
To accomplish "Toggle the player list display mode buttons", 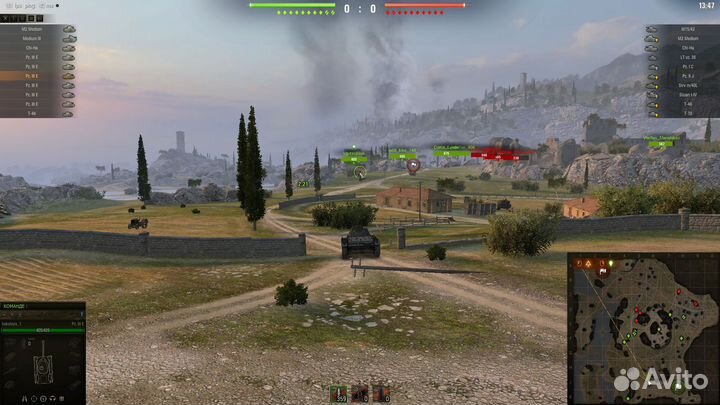I will pos(30,16).
